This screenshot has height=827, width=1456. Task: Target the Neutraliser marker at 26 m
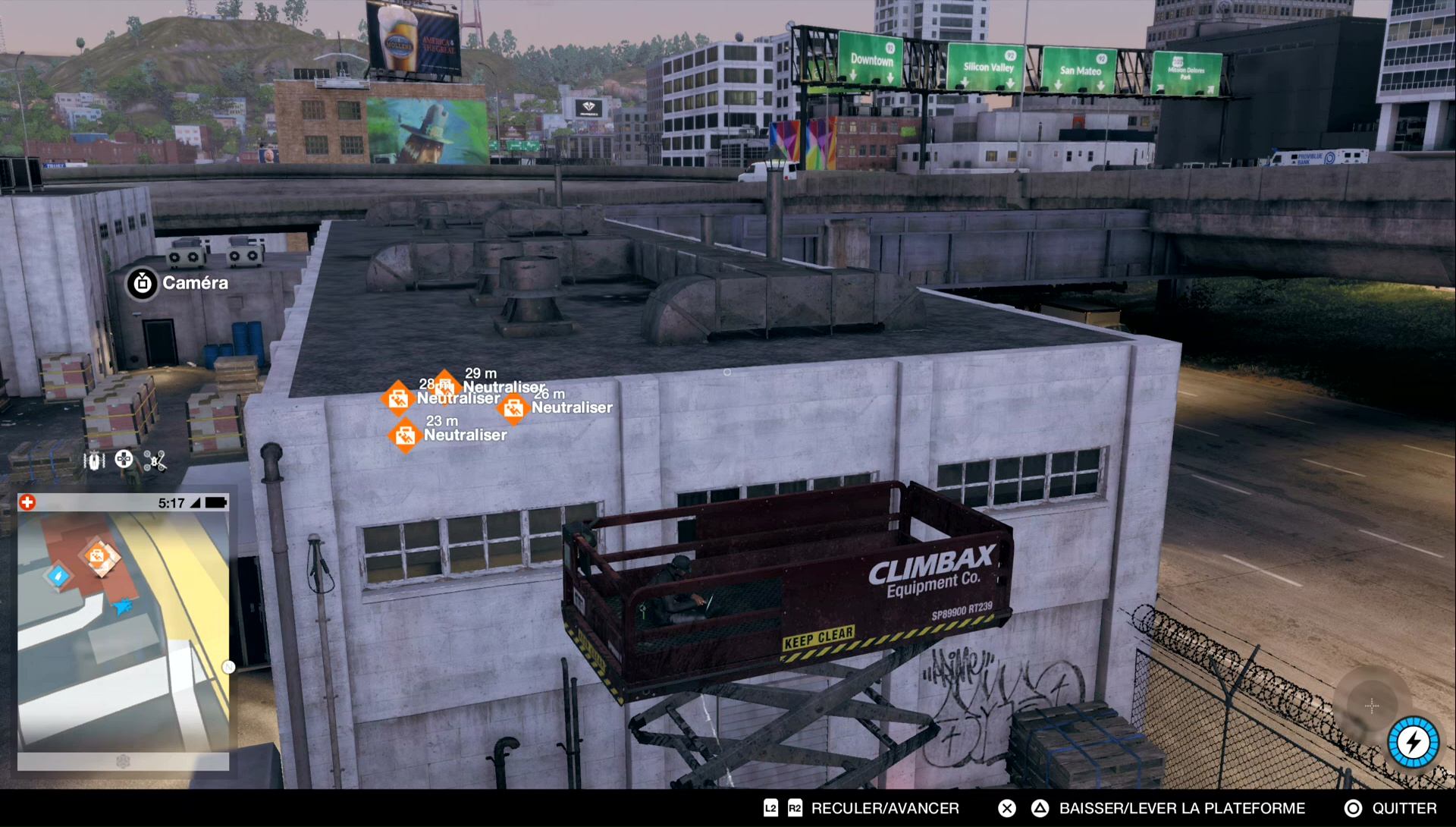point(513,408)
